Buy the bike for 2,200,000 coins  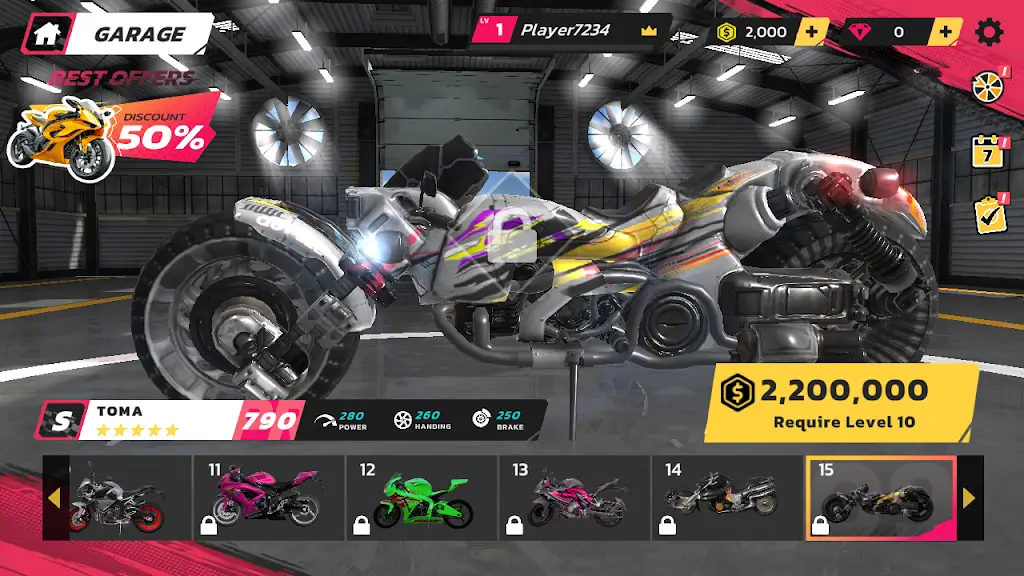[842, 402]
